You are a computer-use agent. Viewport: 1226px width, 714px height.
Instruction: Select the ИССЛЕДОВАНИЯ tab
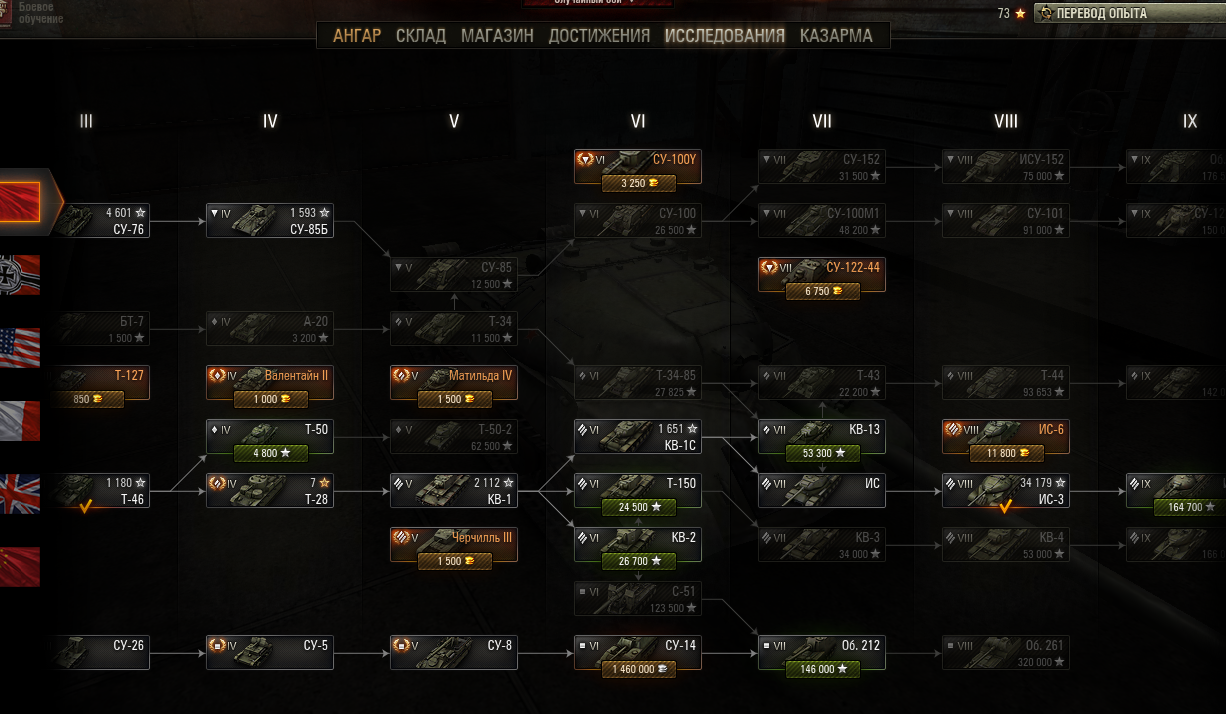click(724, 36)
